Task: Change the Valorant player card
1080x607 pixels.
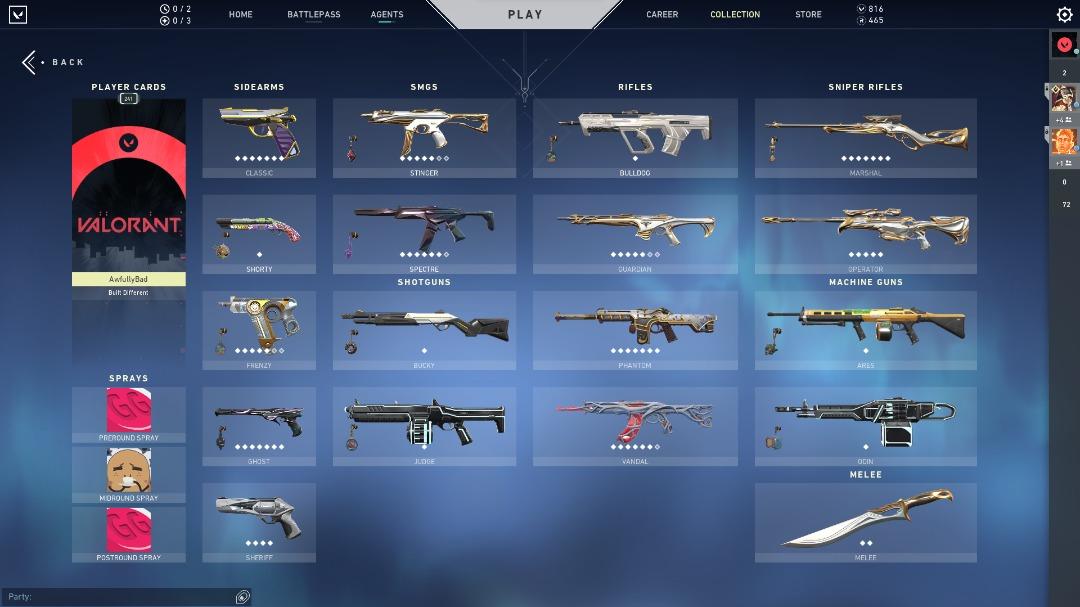Action: click(129, 190)
